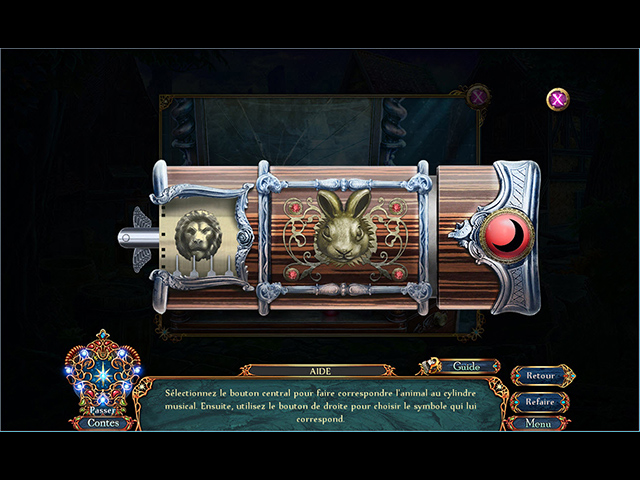Click the red crescent moon button
640x480 pixels.
507,234
